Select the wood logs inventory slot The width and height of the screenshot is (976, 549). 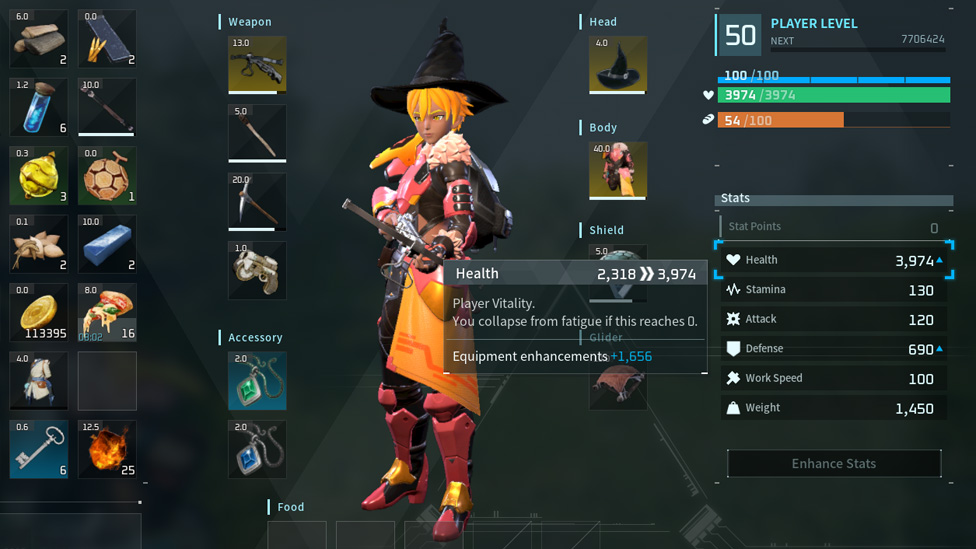[x=39, y=39]
